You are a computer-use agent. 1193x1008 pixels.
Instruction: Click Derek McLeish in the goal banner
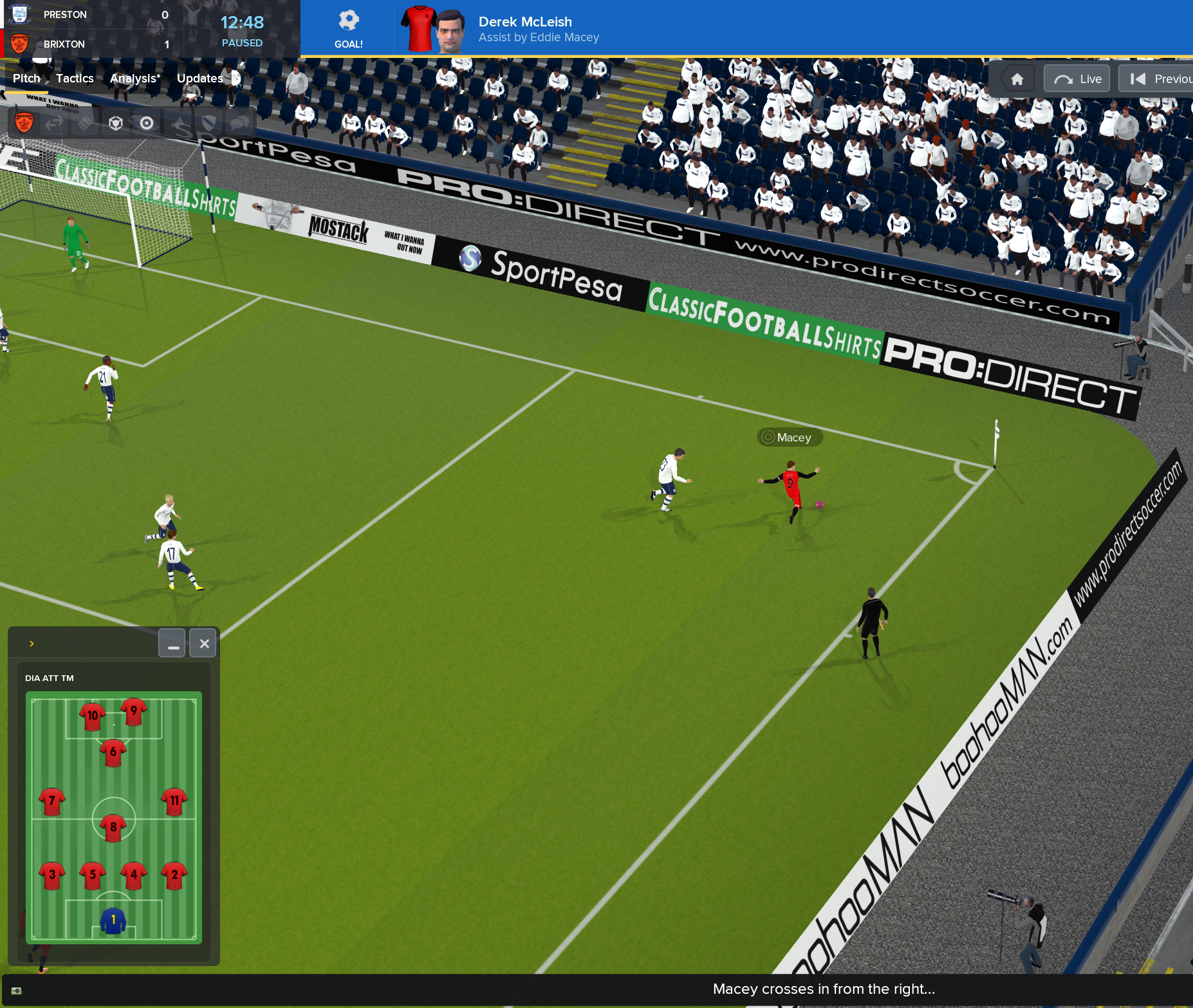(x=524, y=22)
